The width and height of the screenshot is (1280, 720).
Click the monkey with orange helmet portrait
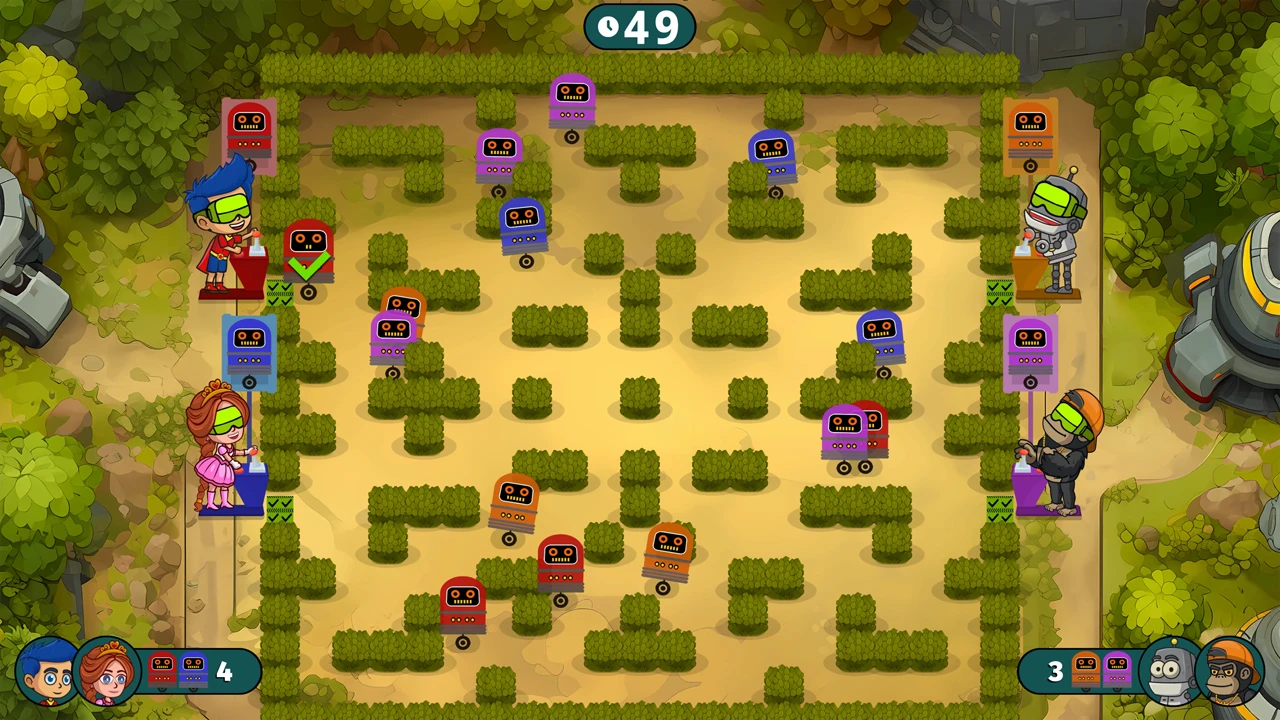tap(1231, 672)
